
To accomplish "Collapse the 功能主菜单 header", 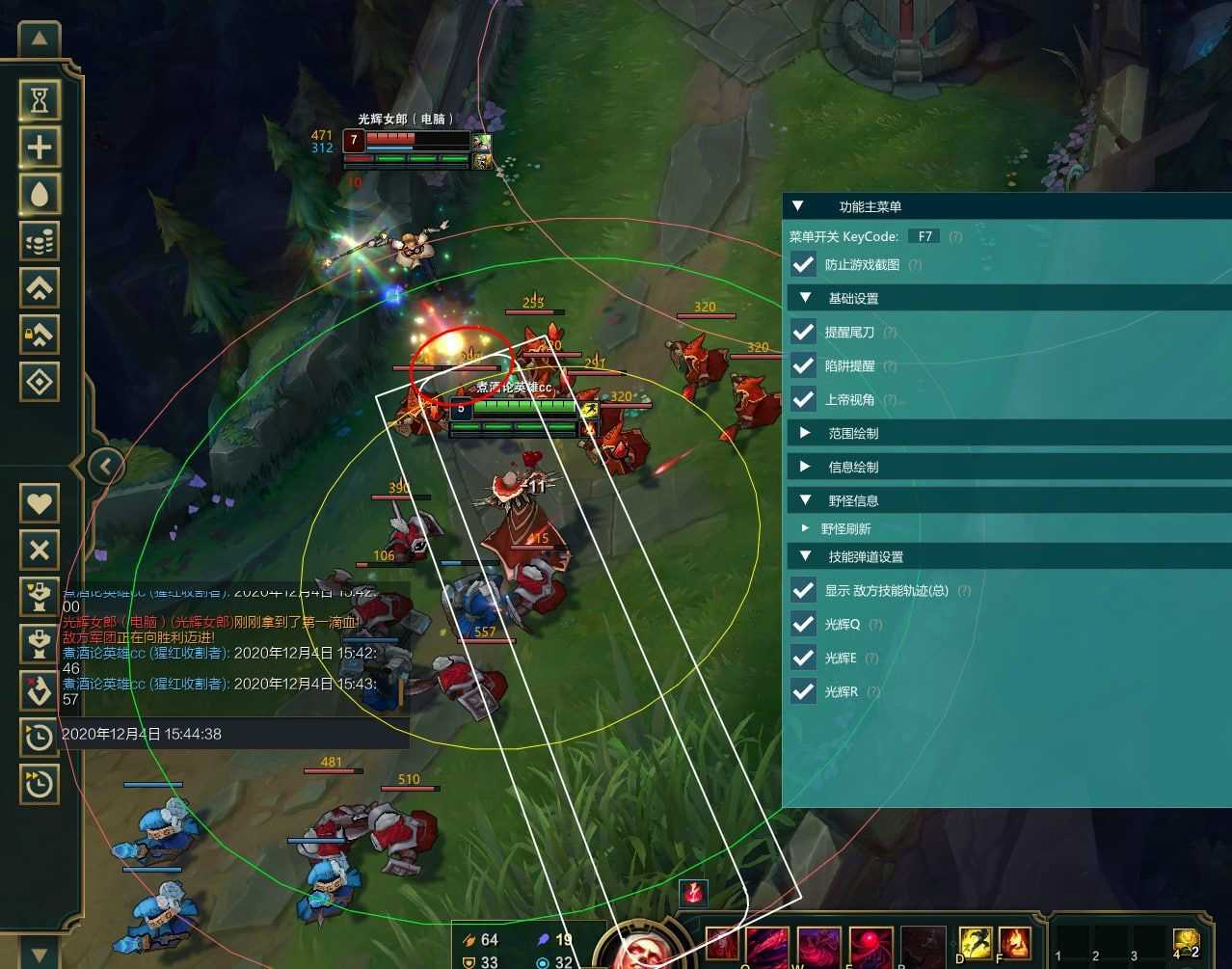I will (x=797, y=206).
